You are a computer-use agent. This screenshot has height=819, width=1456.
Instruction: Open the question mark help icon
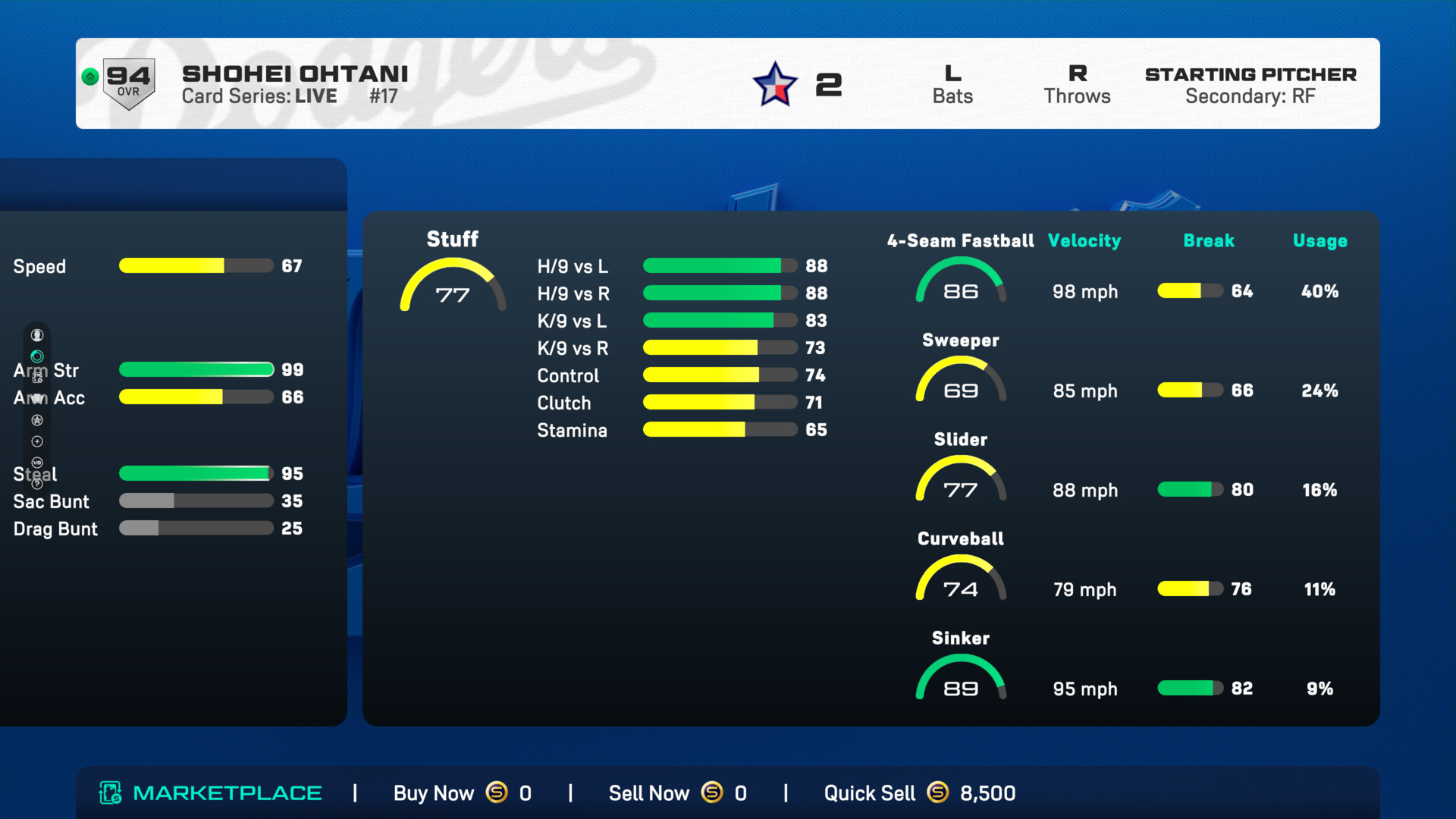(37, 484)
